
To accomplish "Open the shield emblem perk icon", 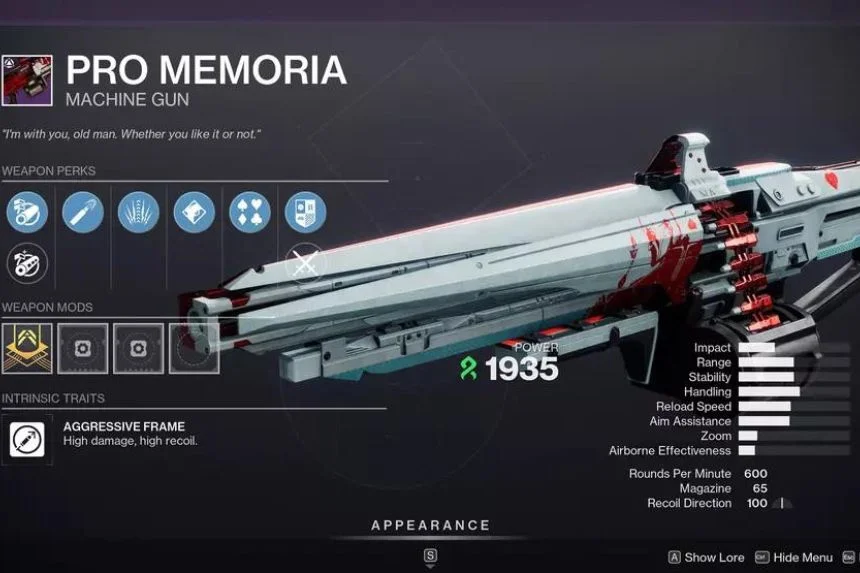I will [305, 213].
